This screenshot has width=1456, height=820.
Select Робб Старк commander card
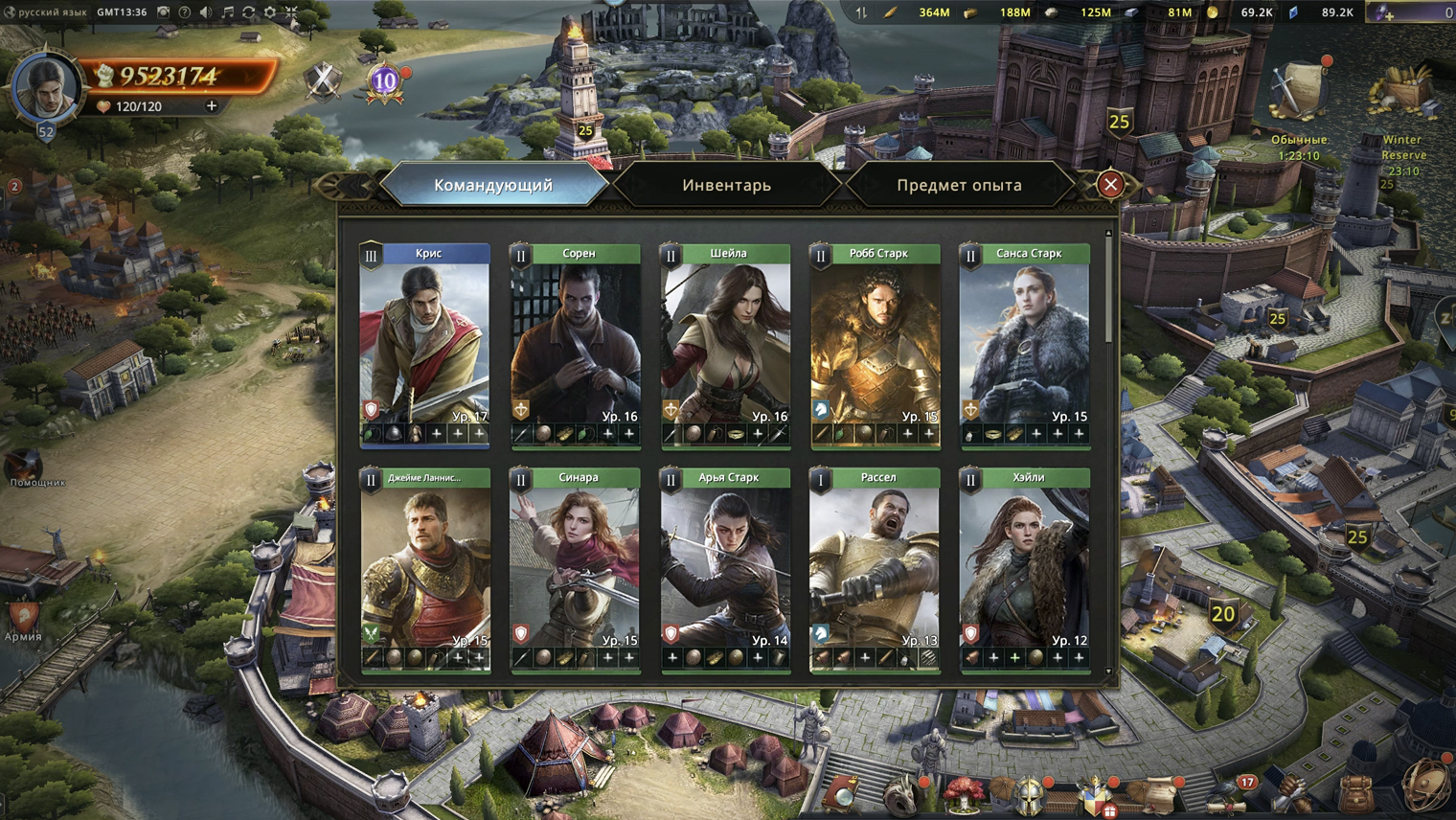click(x=875, y=340)
